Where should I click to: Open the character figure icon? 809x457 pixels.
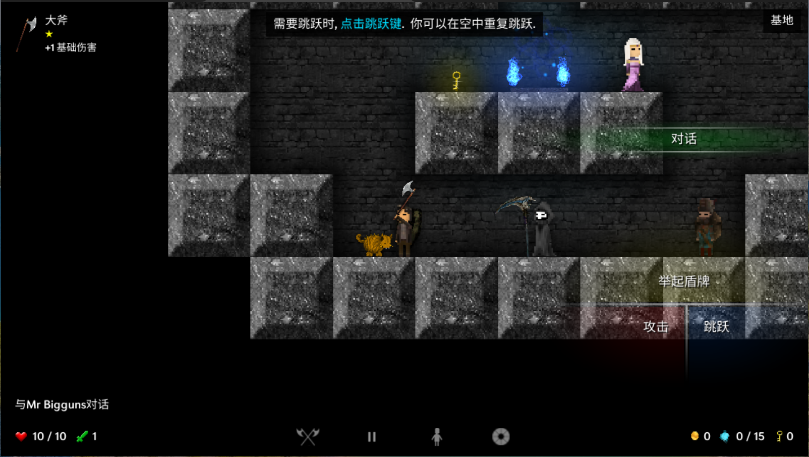[x=436, y=436]
